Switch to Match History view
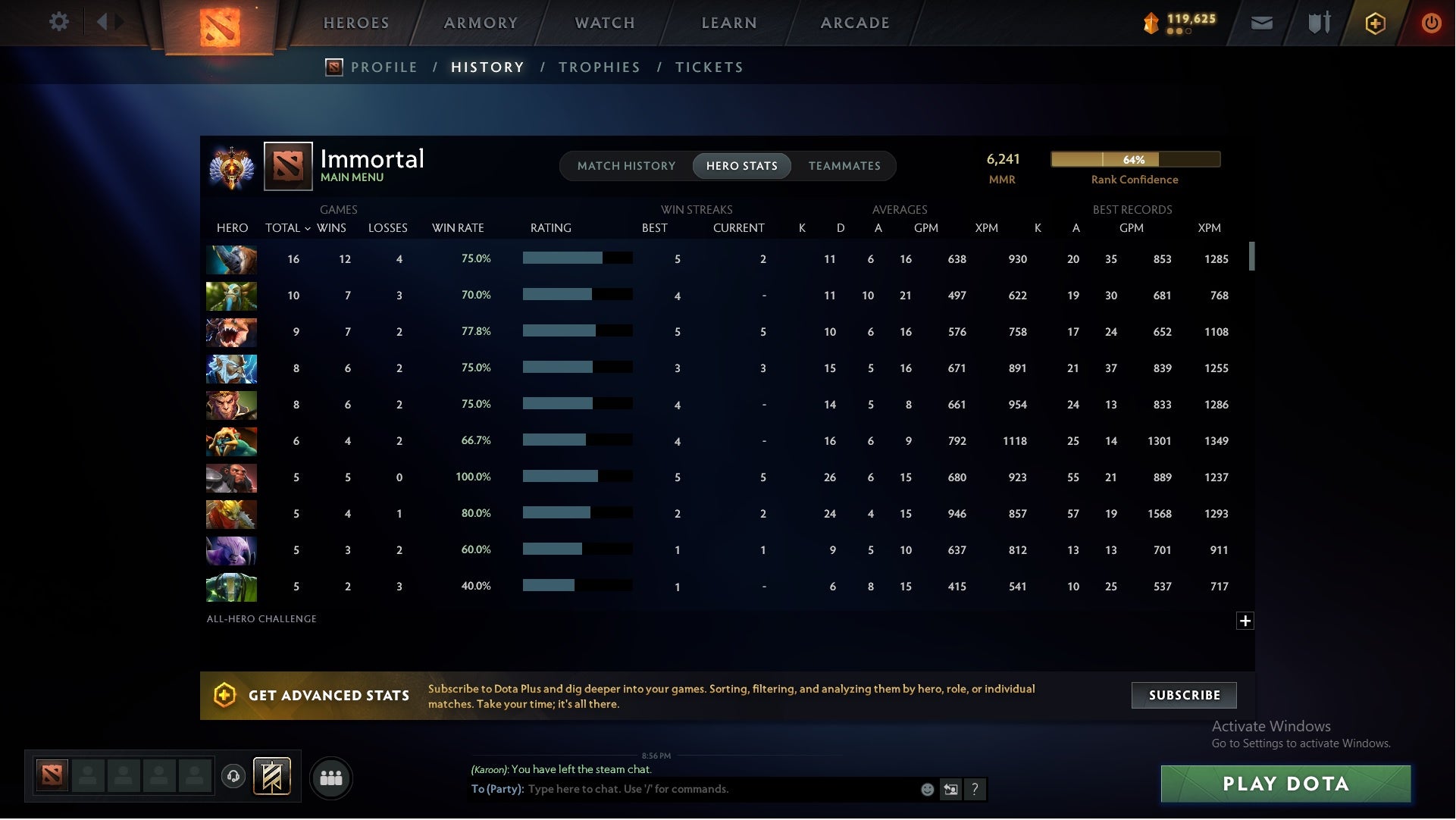This screenshot has height=820, width=1456. (626, 165)
